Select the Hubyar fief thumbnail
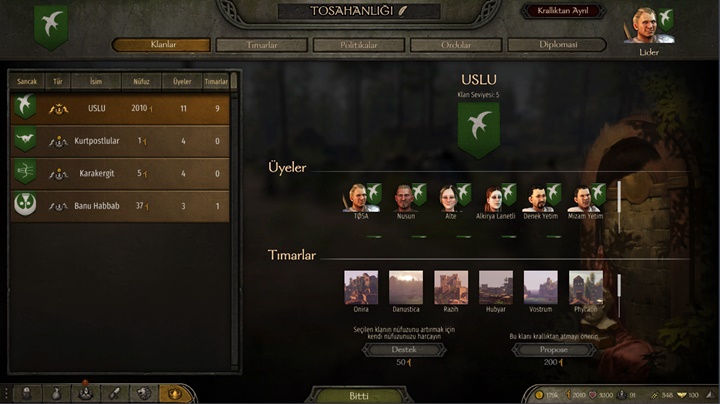This screenshot has height=404, width=720. coord(496,287)
